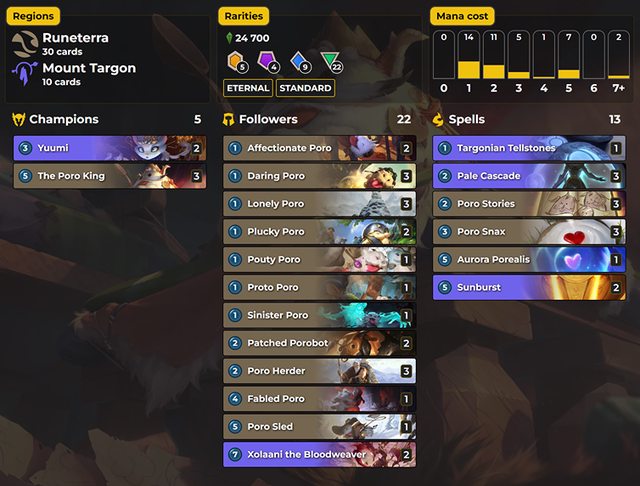View the Plucky Poro card

click(x=319, y=231)
